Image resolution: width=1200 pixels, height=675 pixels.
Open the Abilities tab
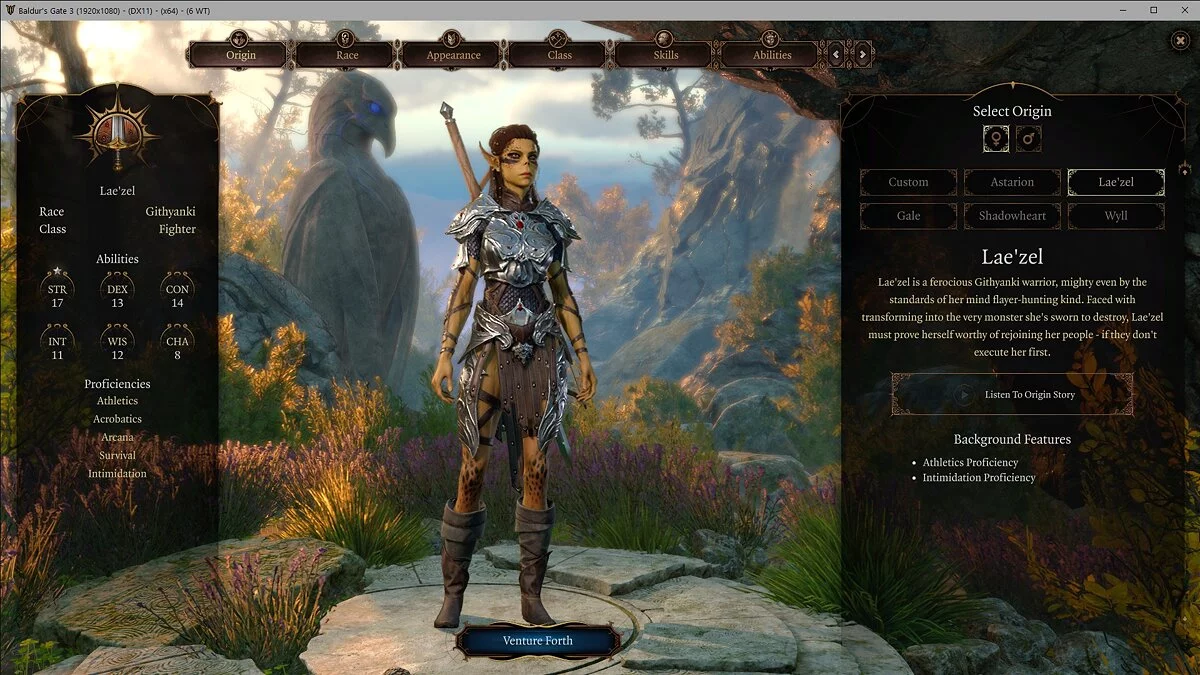[x=771, y=54]
